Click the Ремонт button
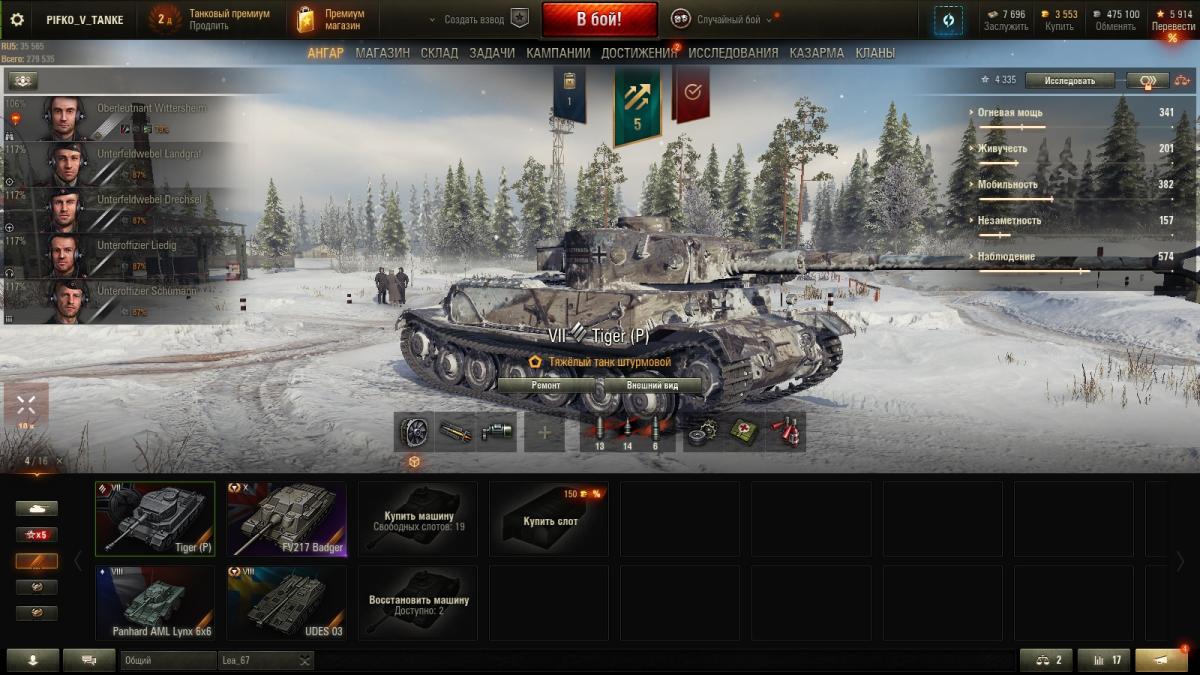 pos(546,385)
